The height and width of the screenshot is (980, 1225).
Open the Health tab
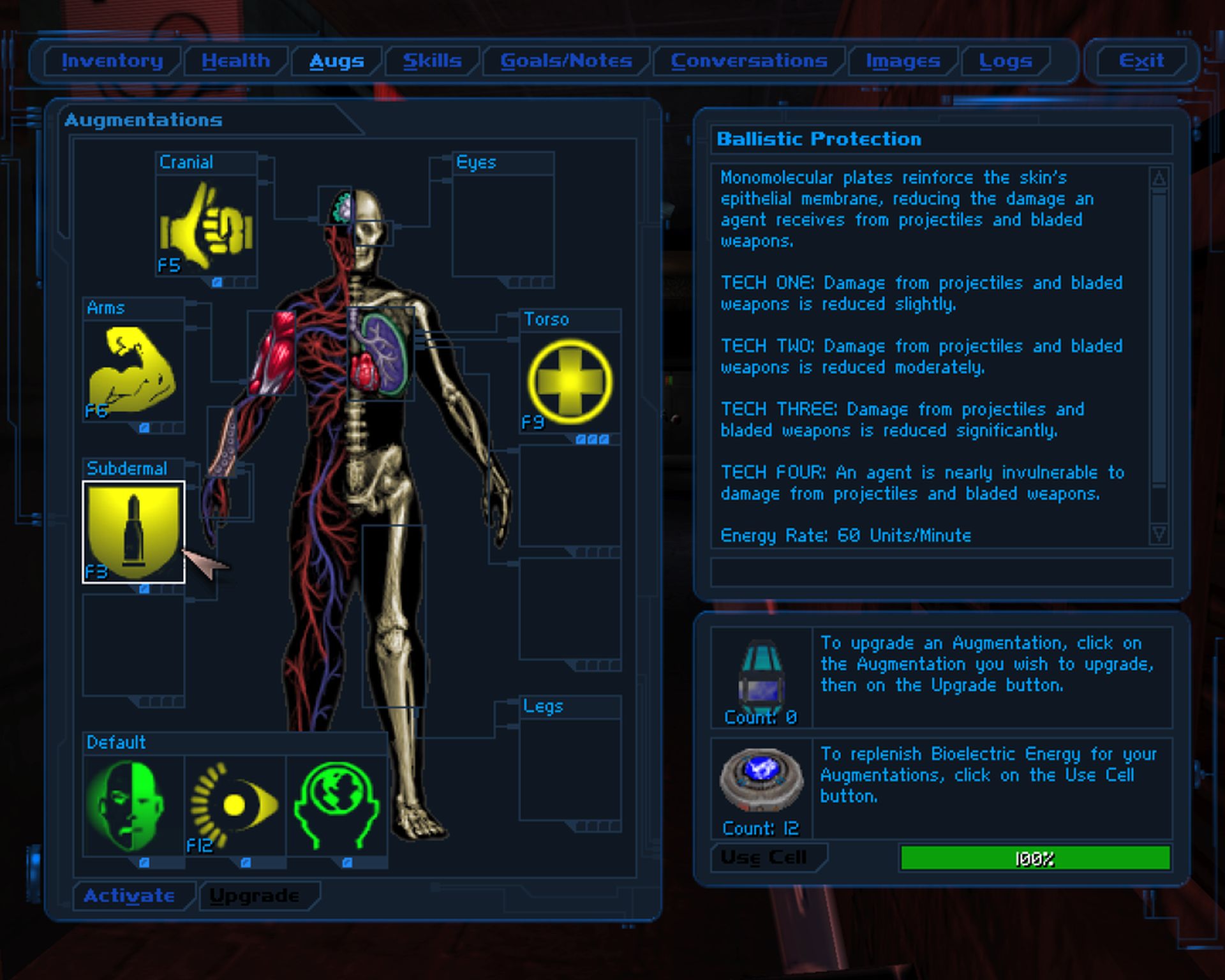(235, 61)
